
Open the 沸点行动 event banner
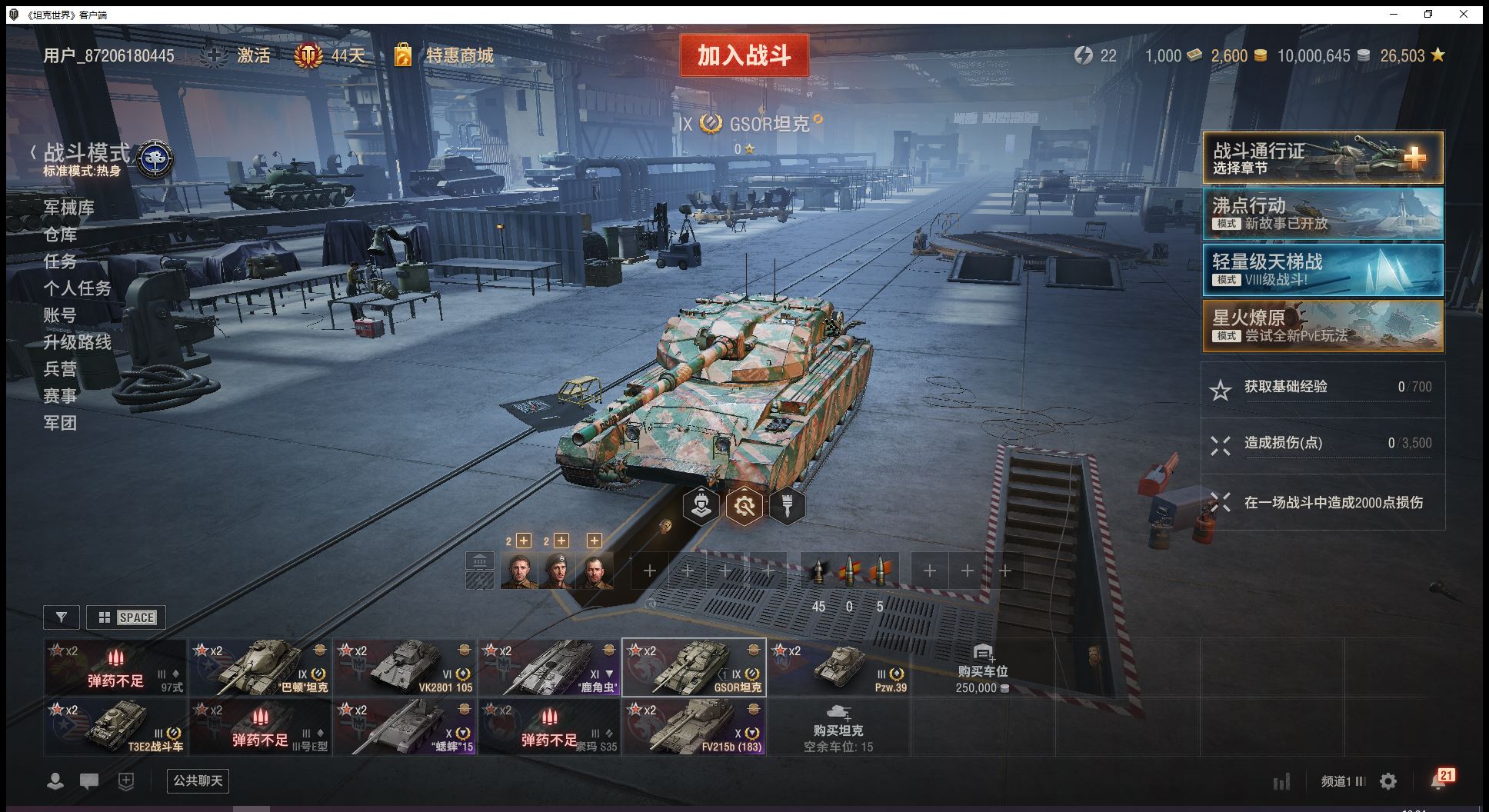tap(1322, 214)
